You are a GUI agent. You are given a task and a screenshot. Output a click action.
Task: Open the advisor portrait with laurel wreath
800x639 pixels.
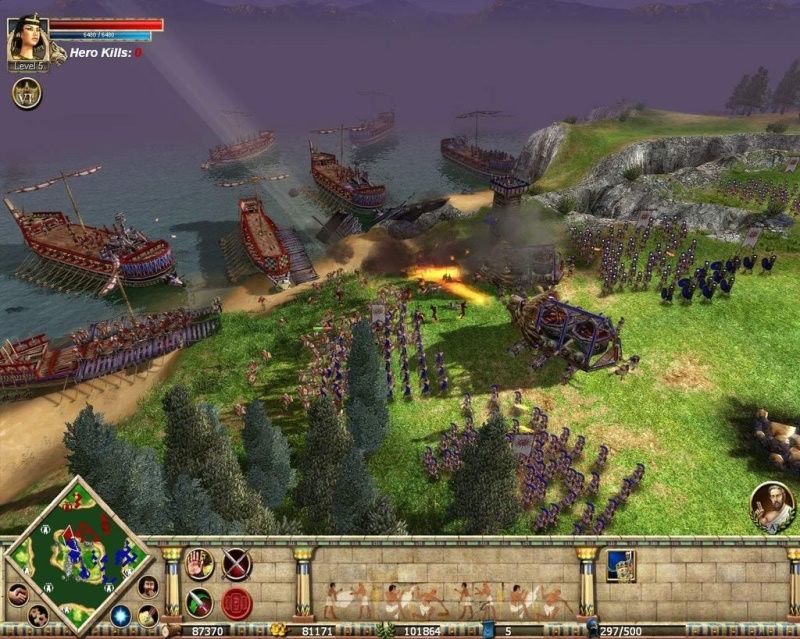click(x=772, y=506)
